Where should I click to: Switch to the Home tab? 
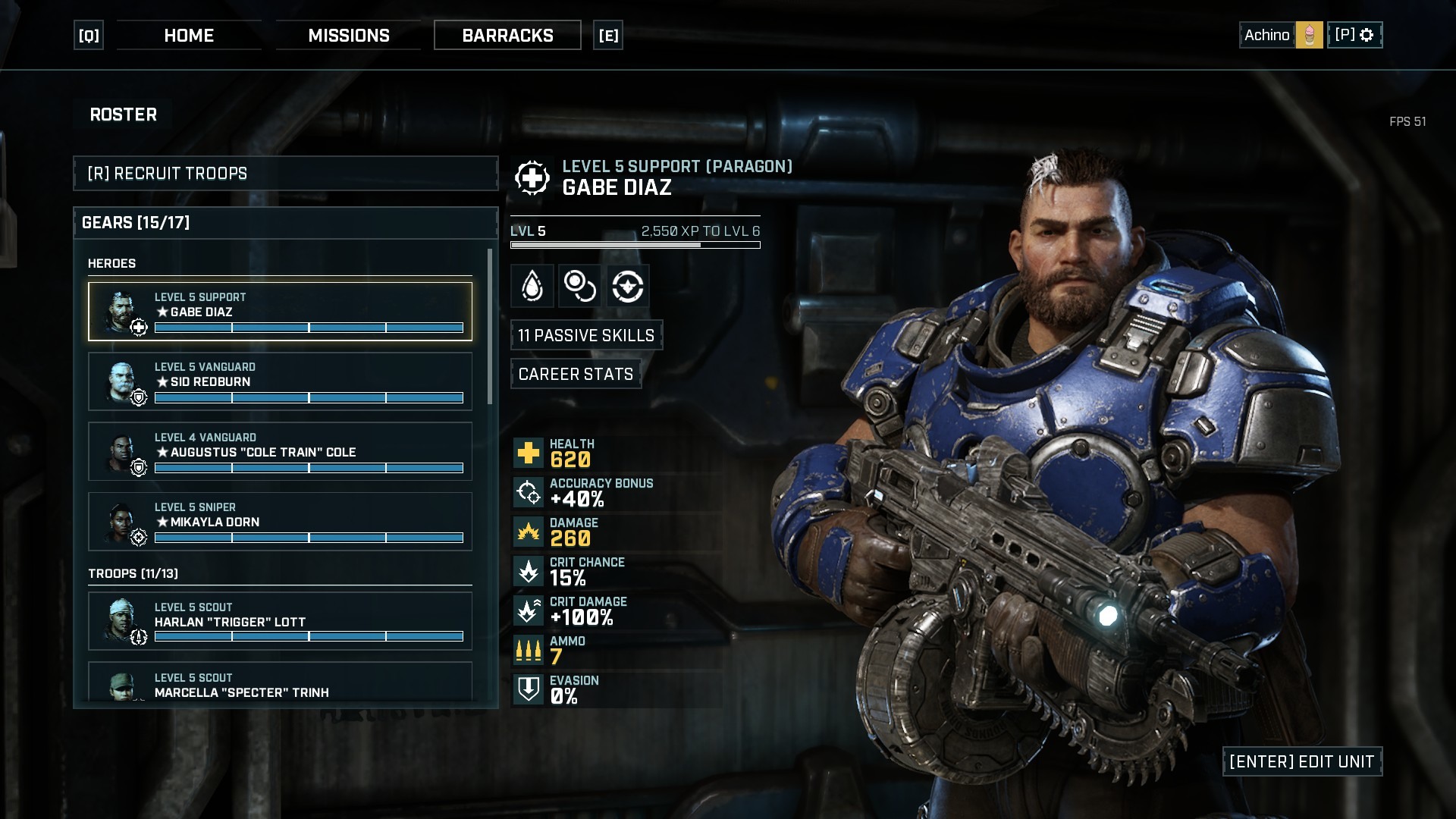(189, 36)
